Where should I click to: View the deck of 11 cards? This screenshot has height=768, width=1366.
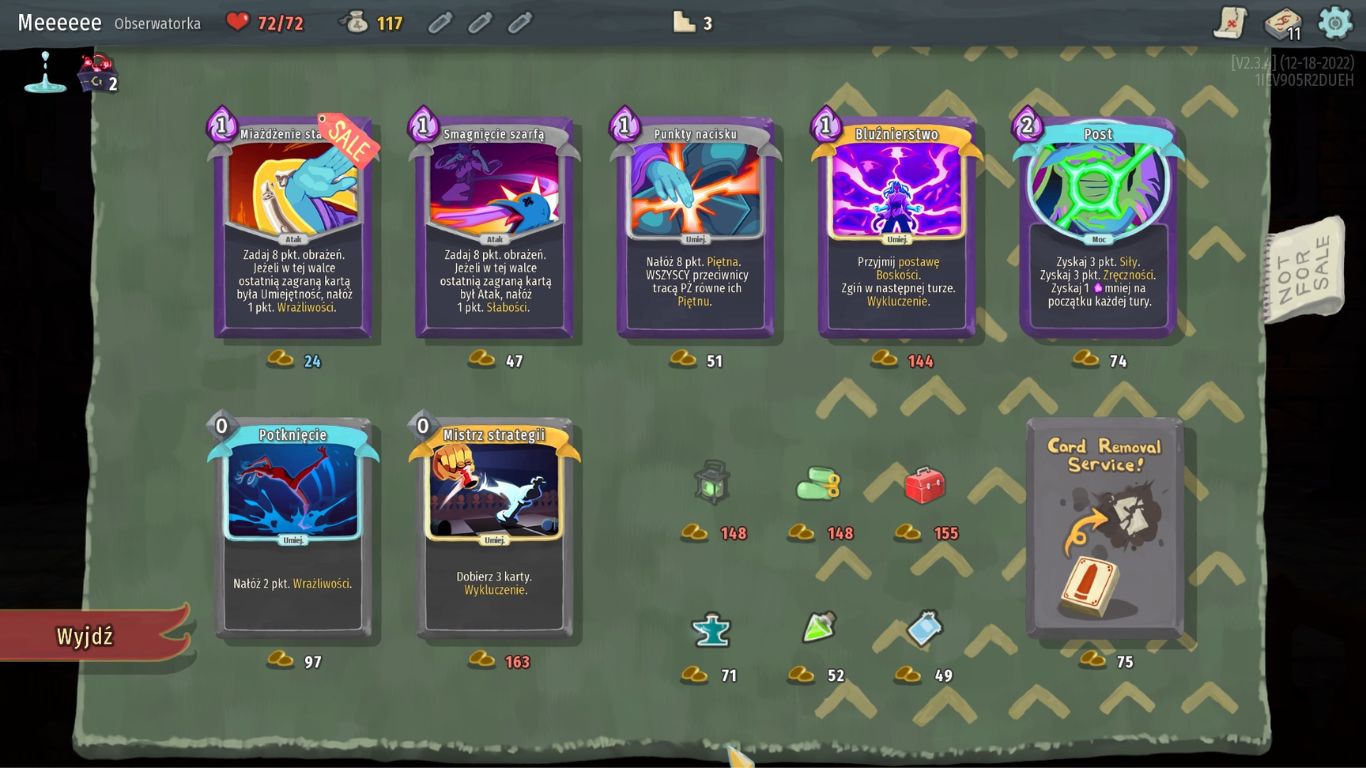click(x=1281, y=22)
